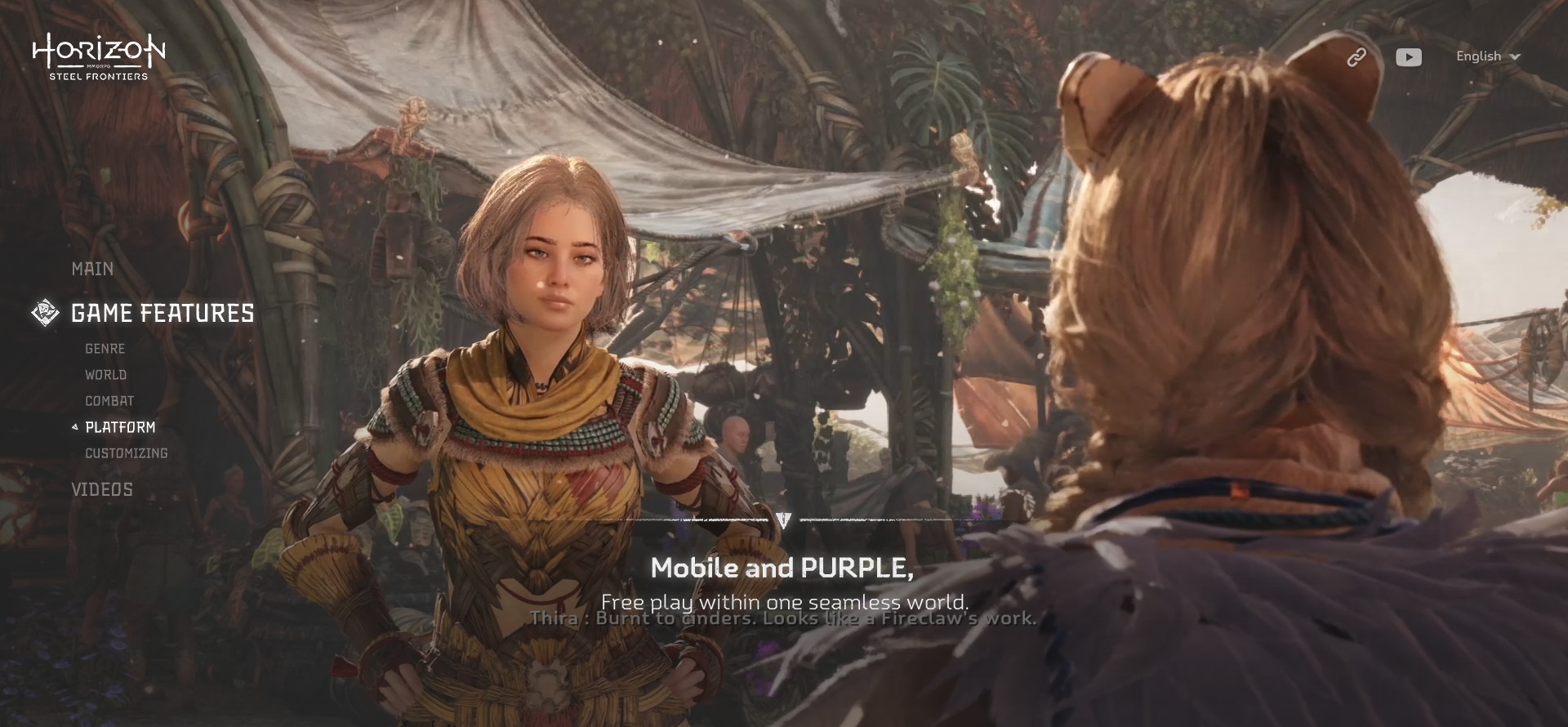Copy the page link via chain icon

[x=1356, y=57]
